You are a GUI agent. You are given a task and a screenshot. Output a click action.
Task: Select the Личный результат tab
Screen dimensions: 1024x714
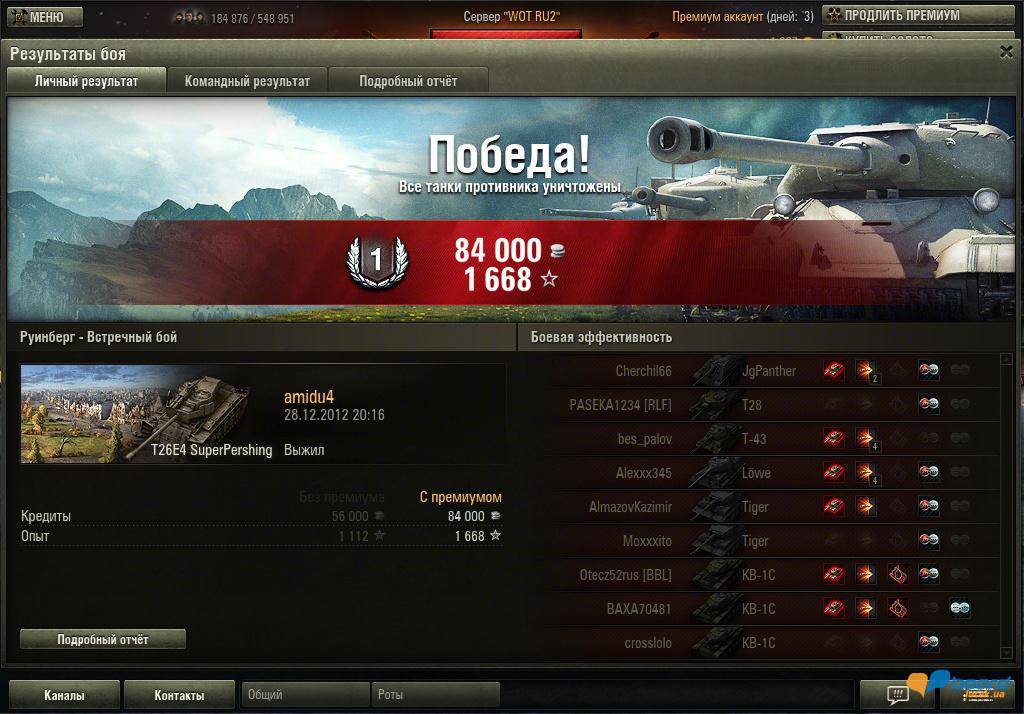tap(86, 82)
